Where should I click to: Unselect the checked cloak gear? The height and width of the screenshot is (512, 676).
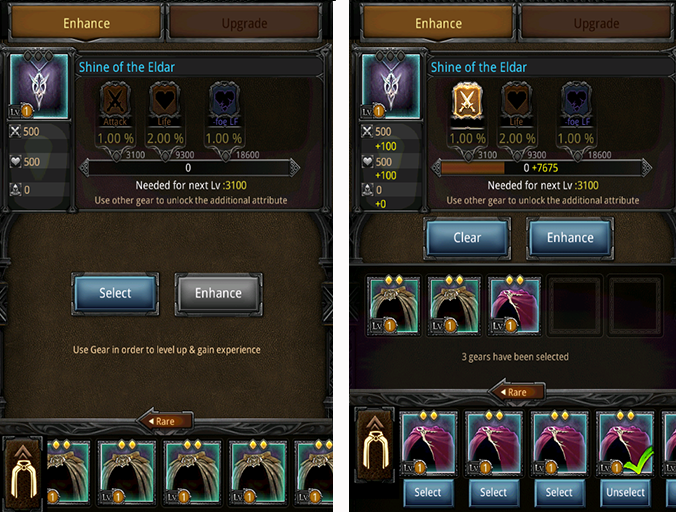pyautogui.click(x=625, y=492)
